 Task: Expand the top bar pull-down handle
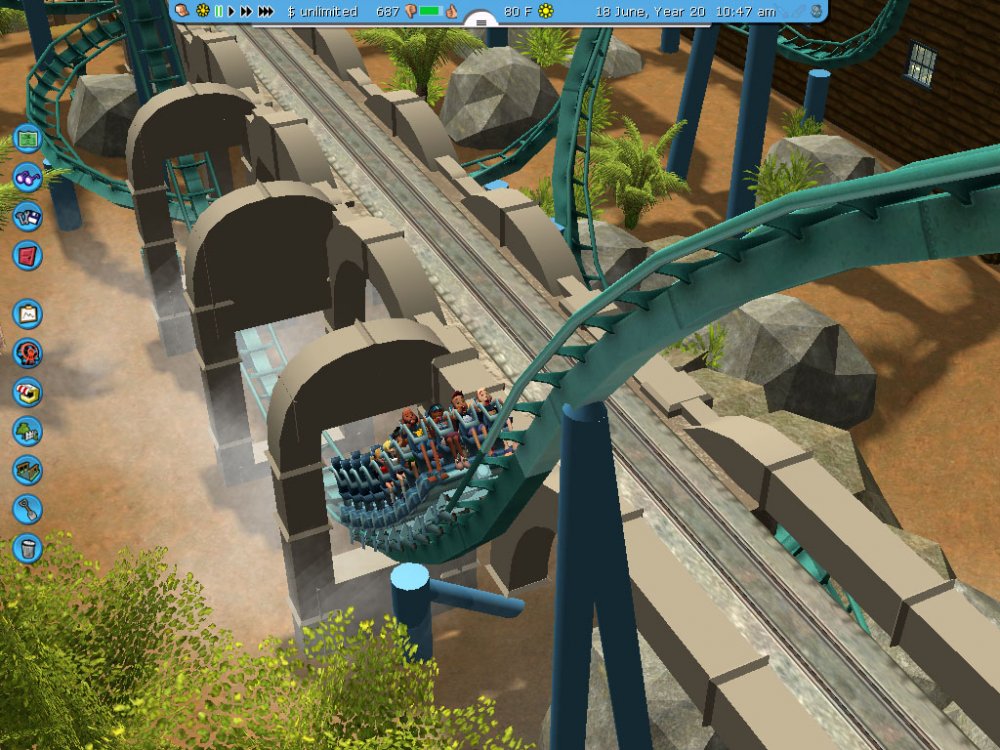click(481, 20)
